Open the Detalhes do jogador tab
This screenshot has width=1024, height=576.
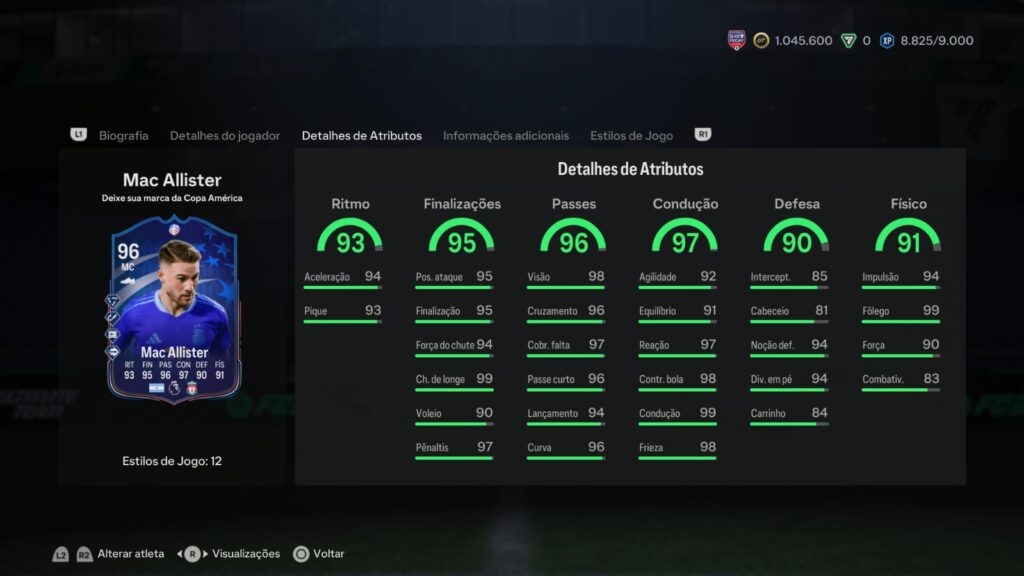click(x=225, y=135)
